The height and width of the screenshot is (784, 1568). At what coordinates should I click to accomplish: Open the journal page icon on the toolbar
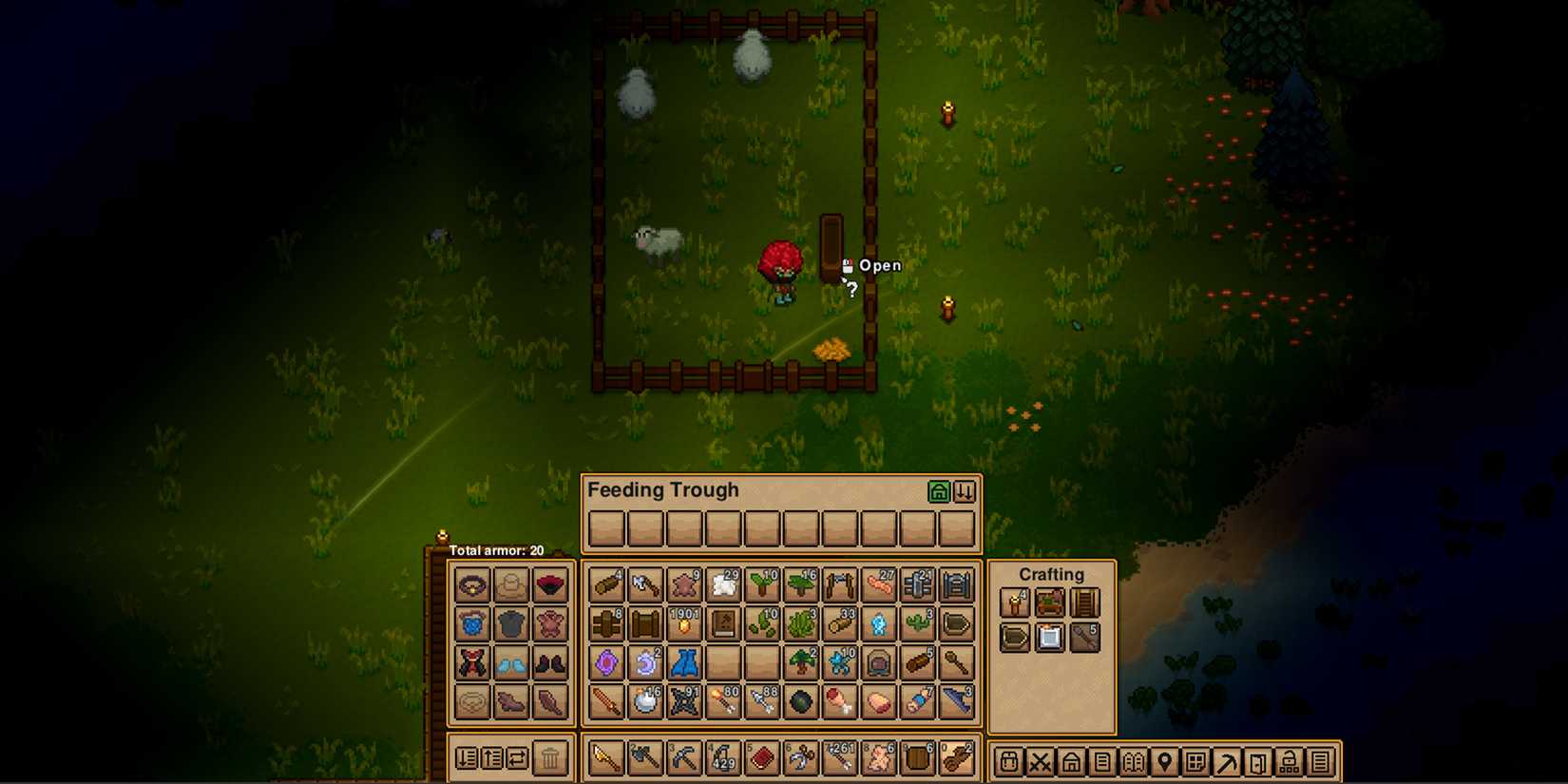click(x=1101, y=760)
